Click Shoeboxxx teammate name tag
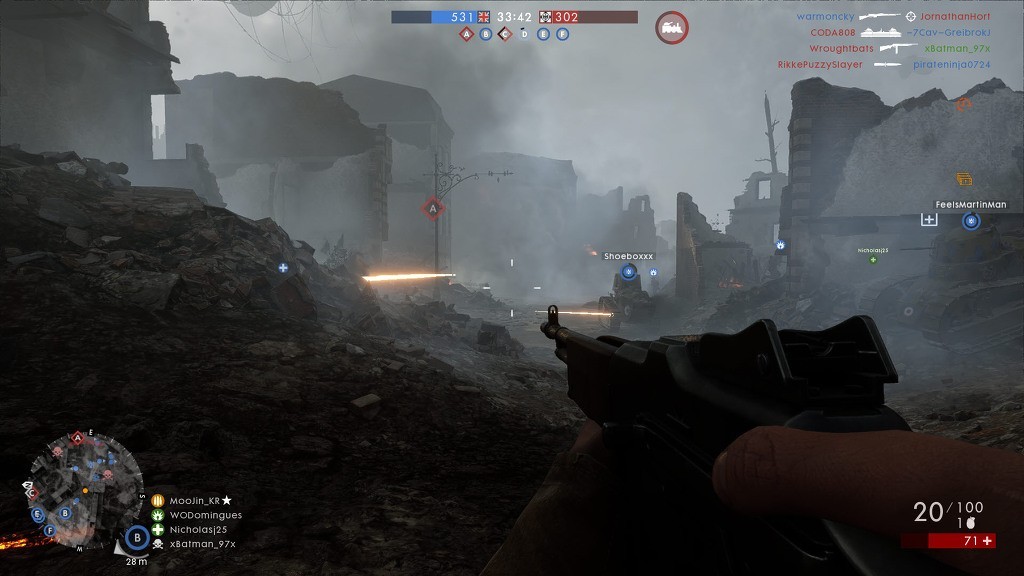The image size is (1024, 576). tap(628, 257)
